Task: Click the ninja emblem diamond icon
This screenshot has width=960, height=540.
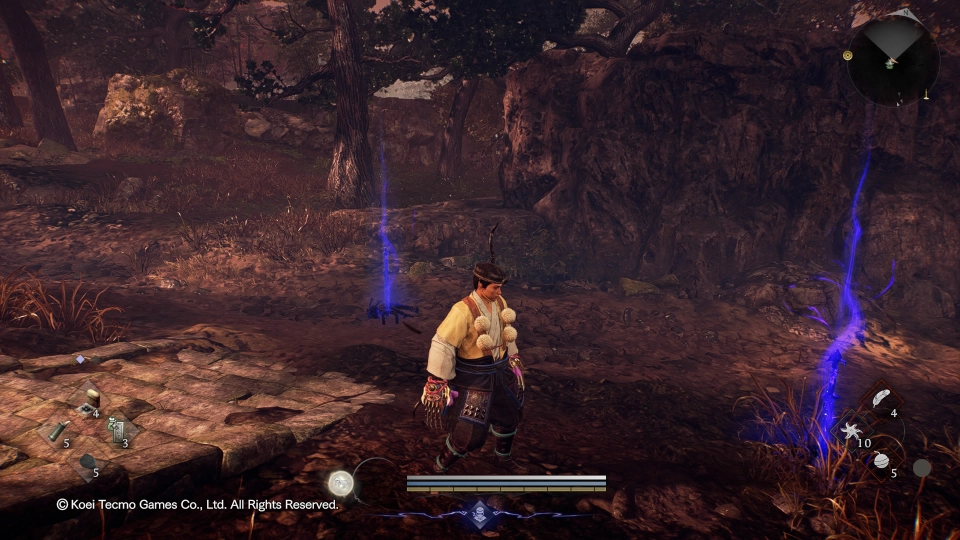Action: click(x=479, y=510)
